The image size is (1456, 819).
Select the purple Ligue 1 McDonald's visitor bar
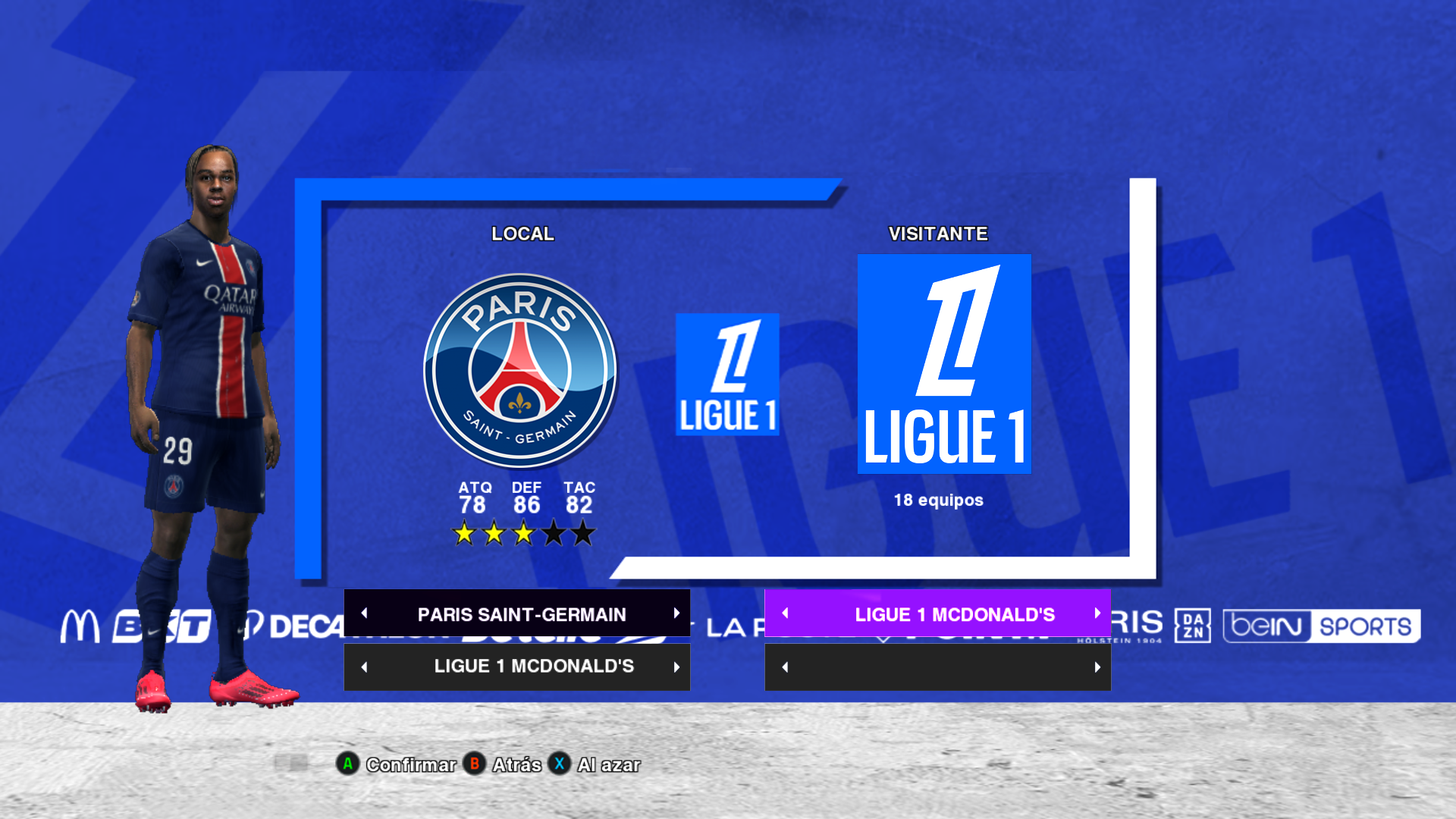[x=954, y=614]
